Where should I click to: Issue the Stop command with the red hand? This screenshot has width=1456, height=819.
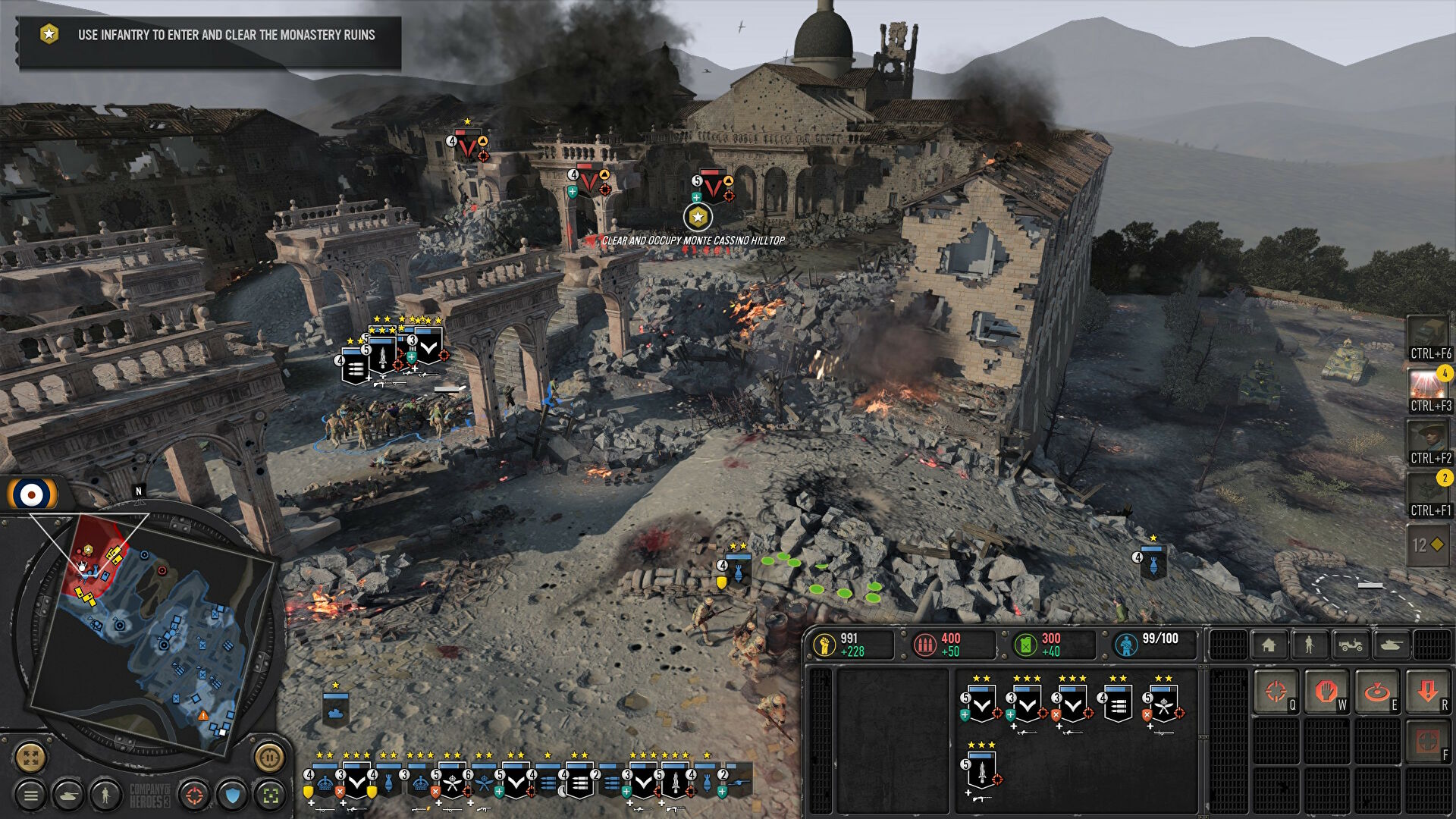[x=1326, y=692]
